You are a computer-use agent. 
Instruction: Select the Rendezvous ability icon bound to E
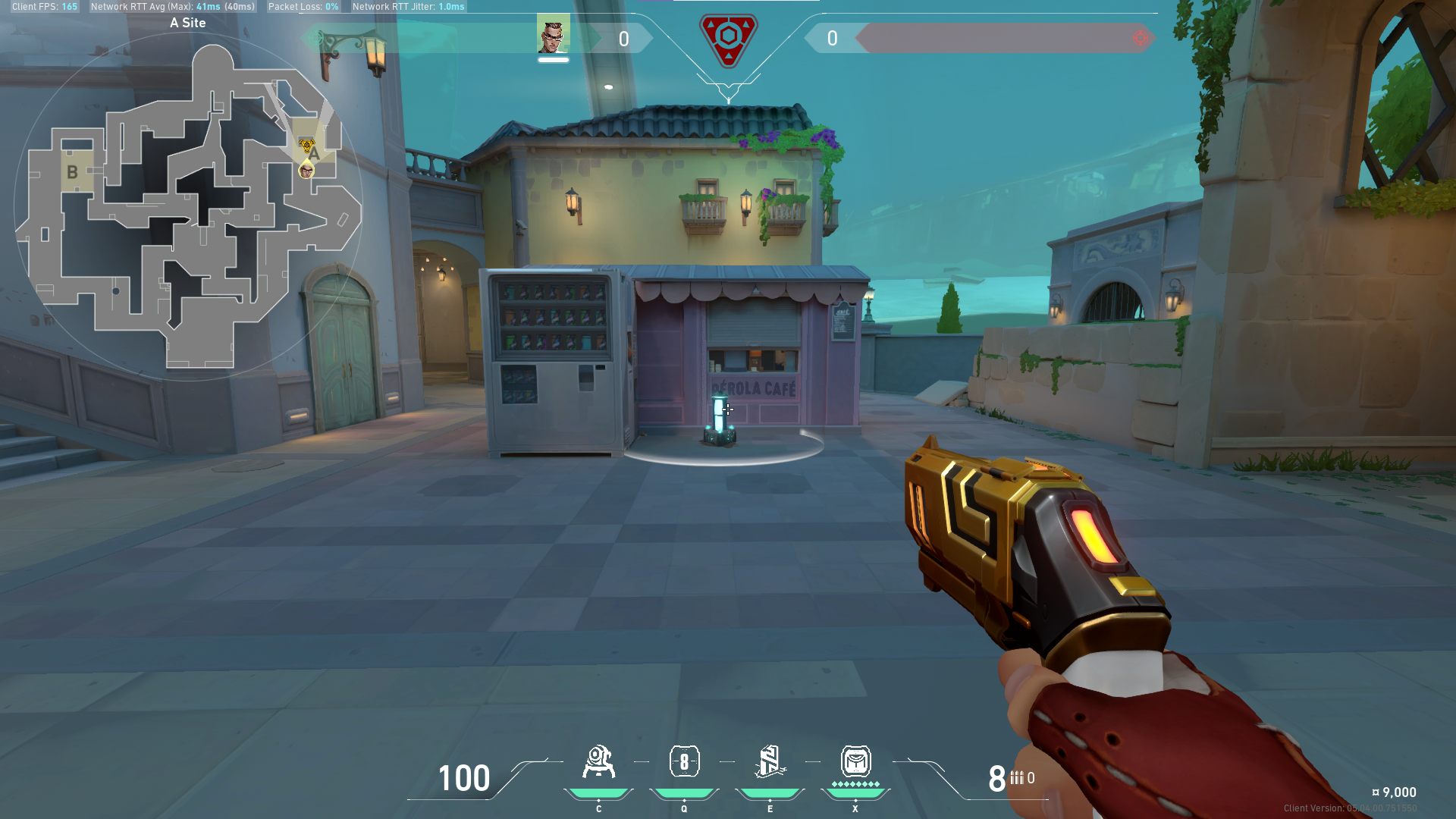(x=770, y=762)
